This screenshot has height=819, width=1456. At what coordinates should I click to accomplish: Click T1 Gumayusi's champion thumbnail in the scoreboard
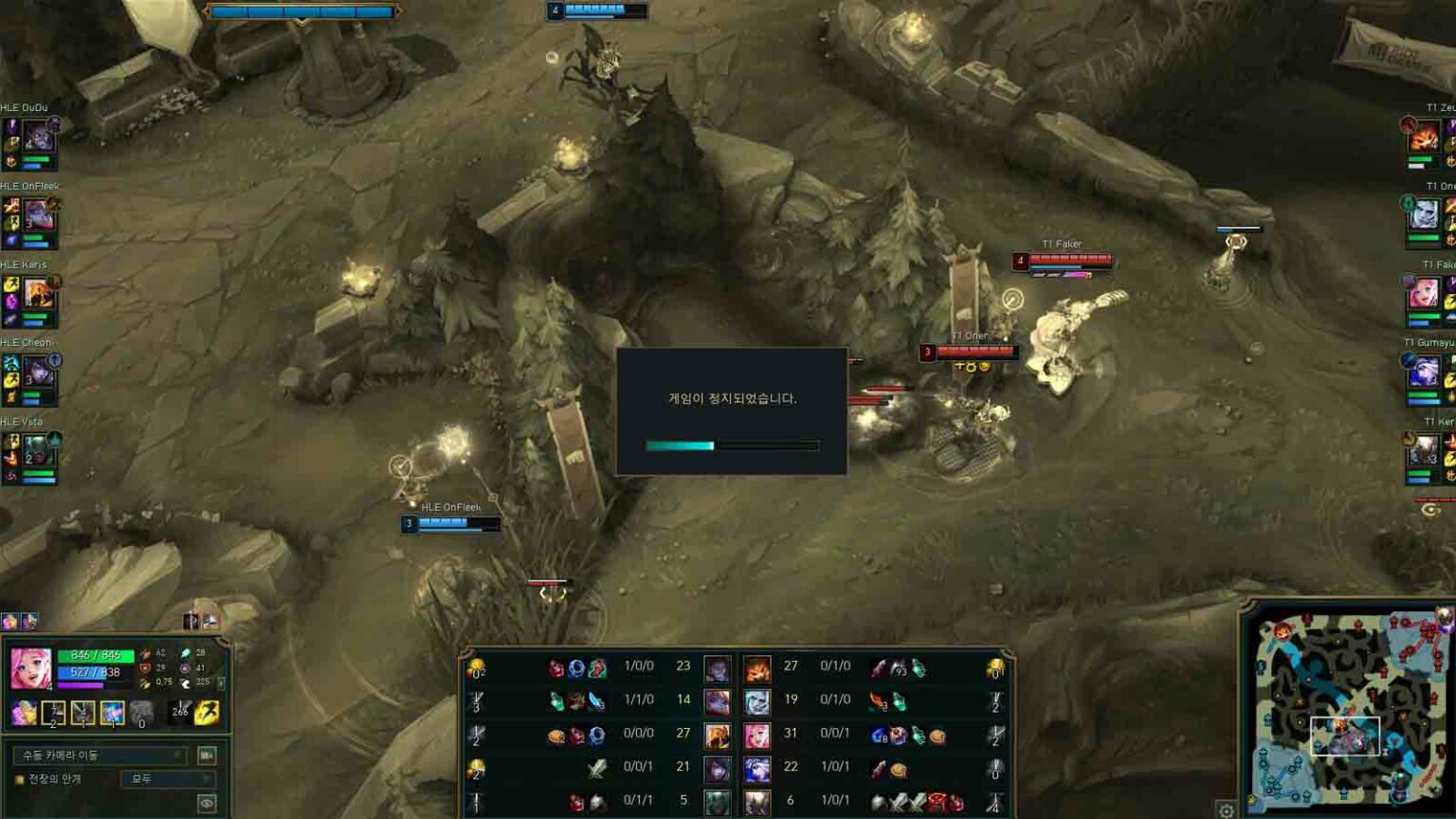(757, 769)
